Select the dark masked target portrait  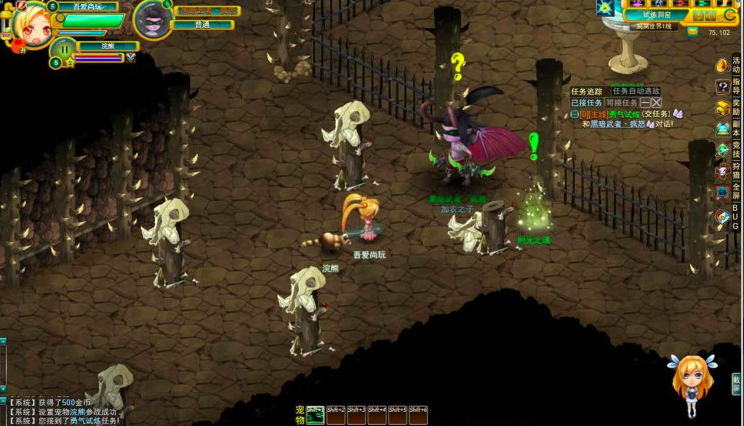152,20
